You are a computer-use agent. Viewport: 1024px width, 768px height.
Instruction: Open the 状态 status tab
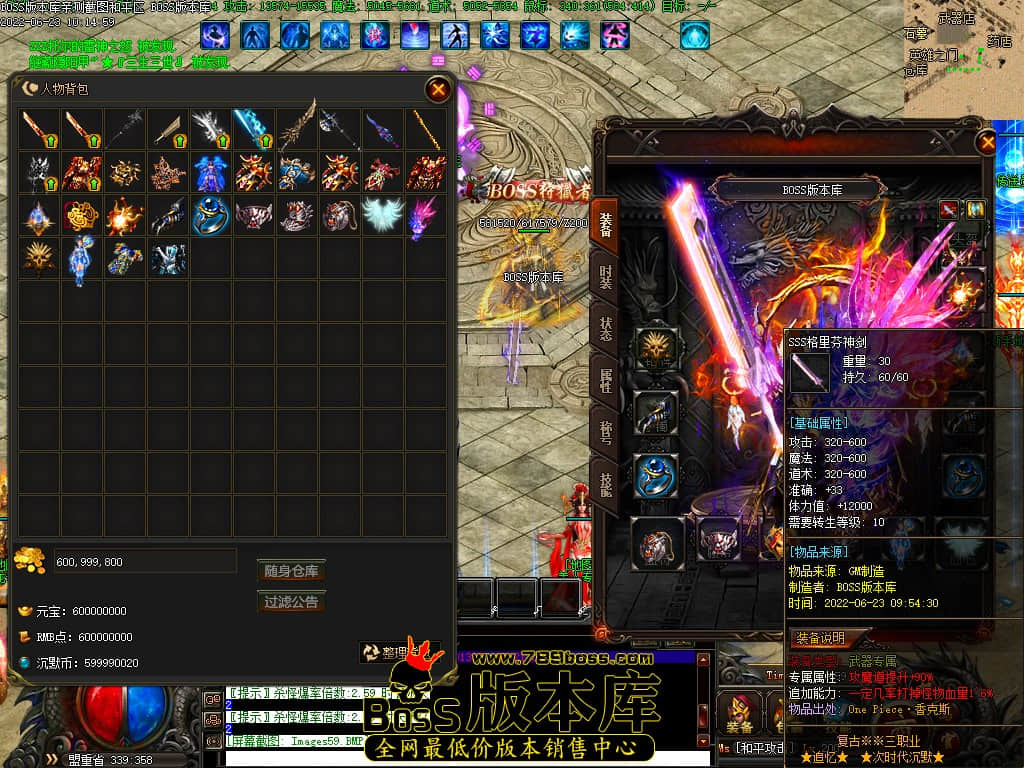coord(606,329)
